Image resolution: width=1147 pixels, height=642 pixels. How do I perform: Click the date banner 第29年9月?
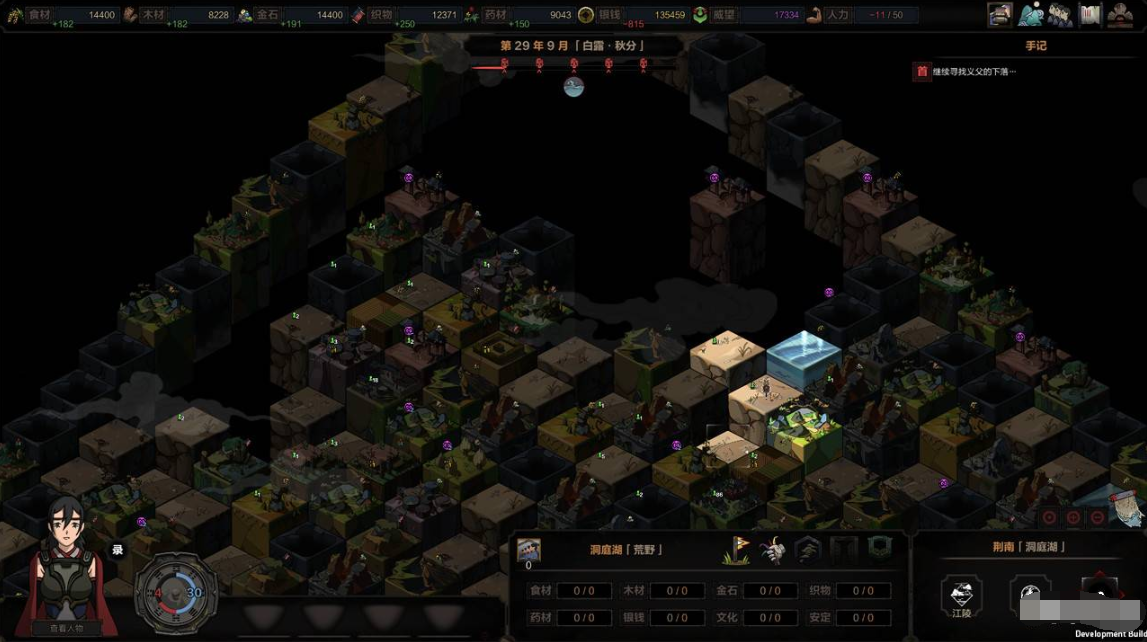pos(573,46)
